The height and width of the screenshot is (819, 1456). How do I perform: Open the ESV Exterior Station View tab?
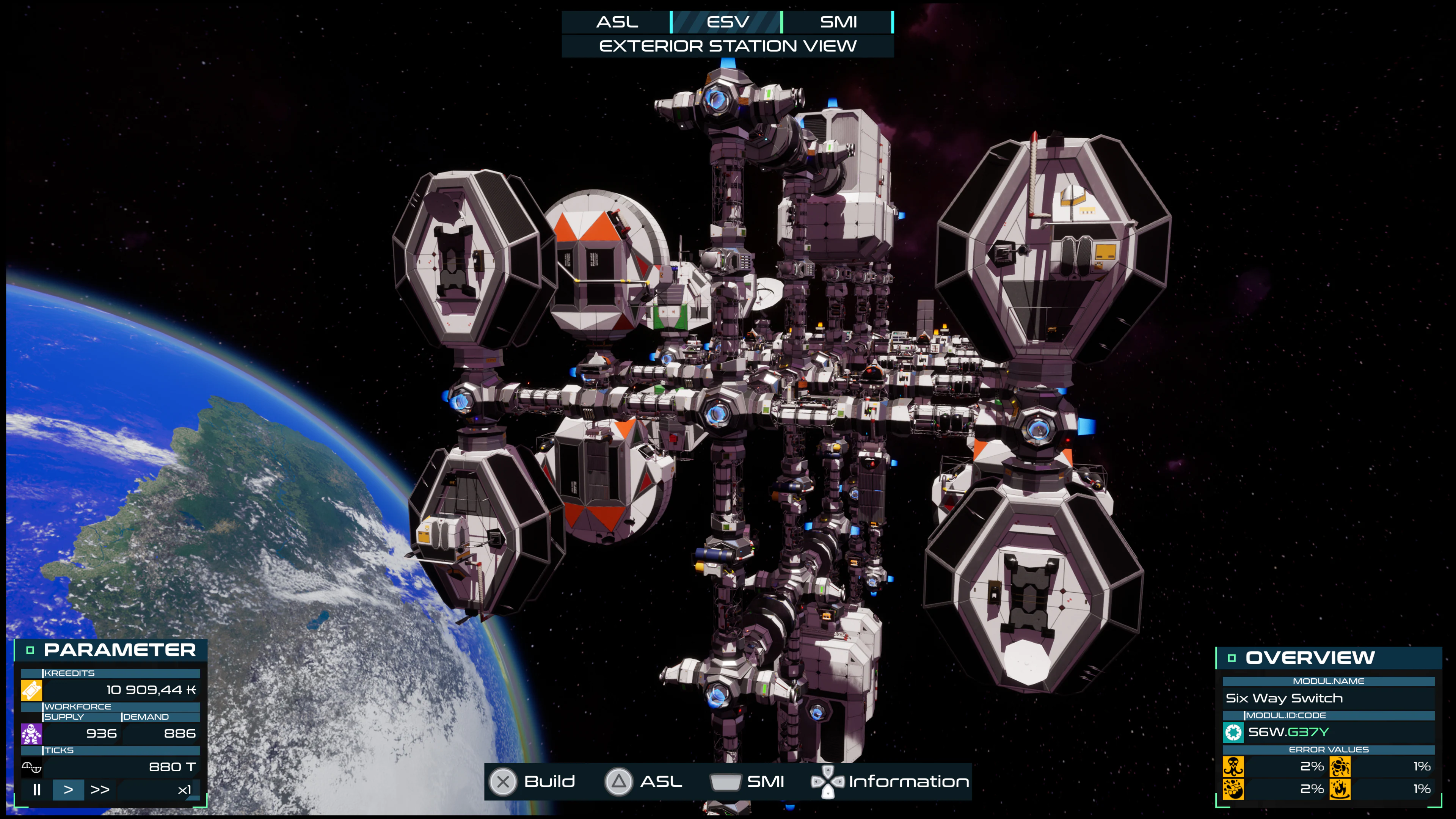(728, 22)
